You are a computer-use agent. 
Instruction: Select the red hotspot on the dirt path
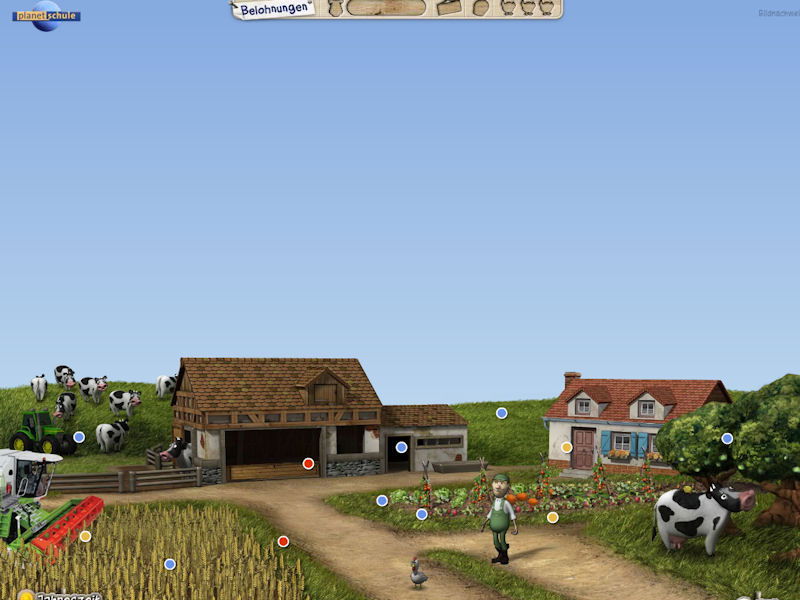[283, 541]
